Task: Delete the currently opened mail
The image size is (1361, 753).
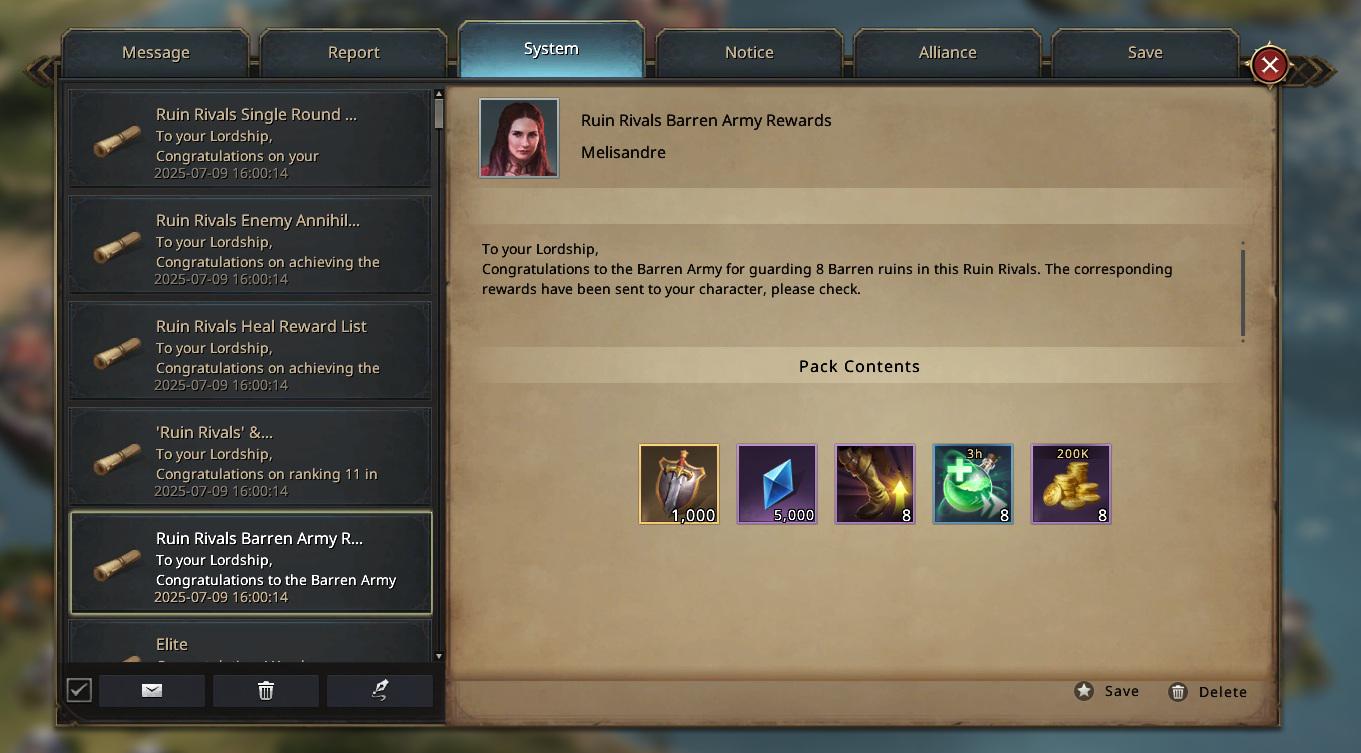Action: (1207, 692)
